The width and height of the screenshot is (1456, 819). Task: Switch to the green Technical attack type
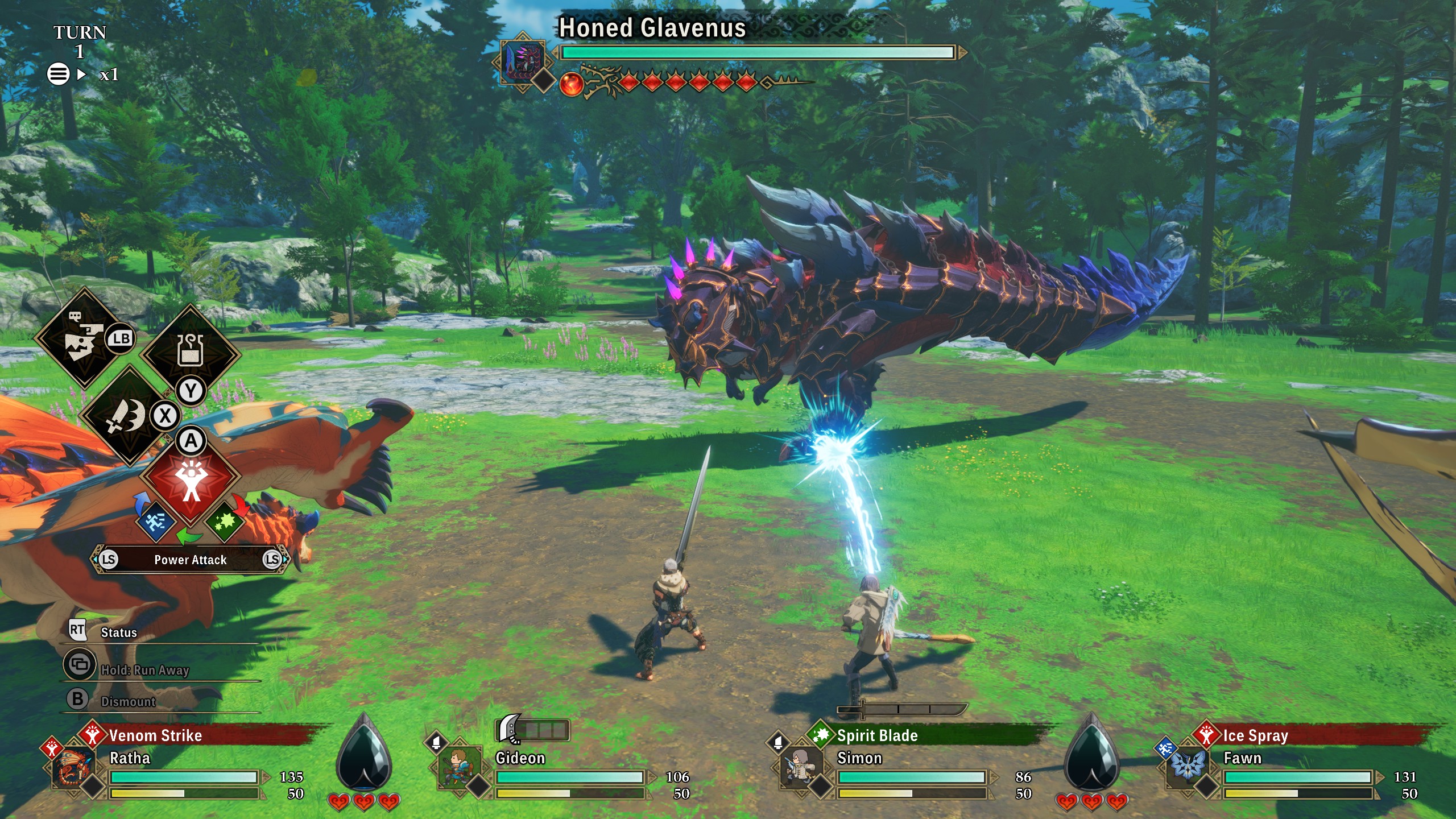point(225,520)
